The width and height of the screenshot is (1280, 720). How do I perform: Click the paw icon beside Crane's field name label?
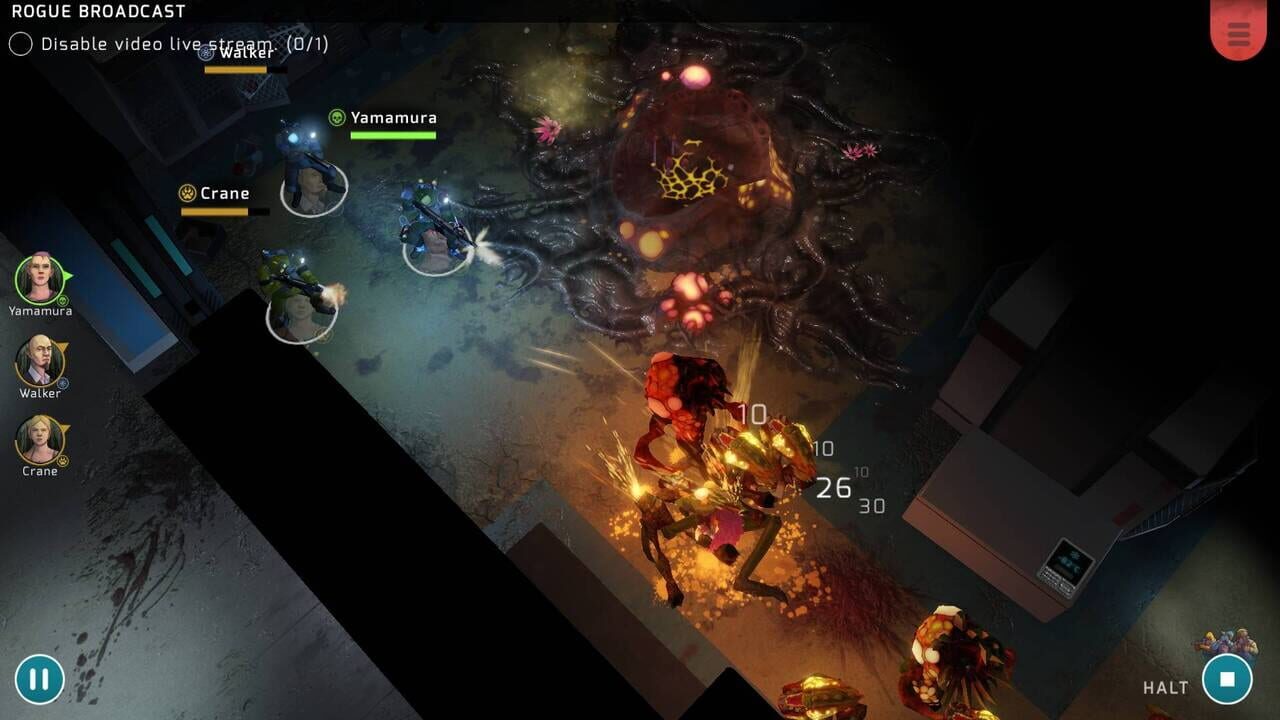click(x=187, y=192)
